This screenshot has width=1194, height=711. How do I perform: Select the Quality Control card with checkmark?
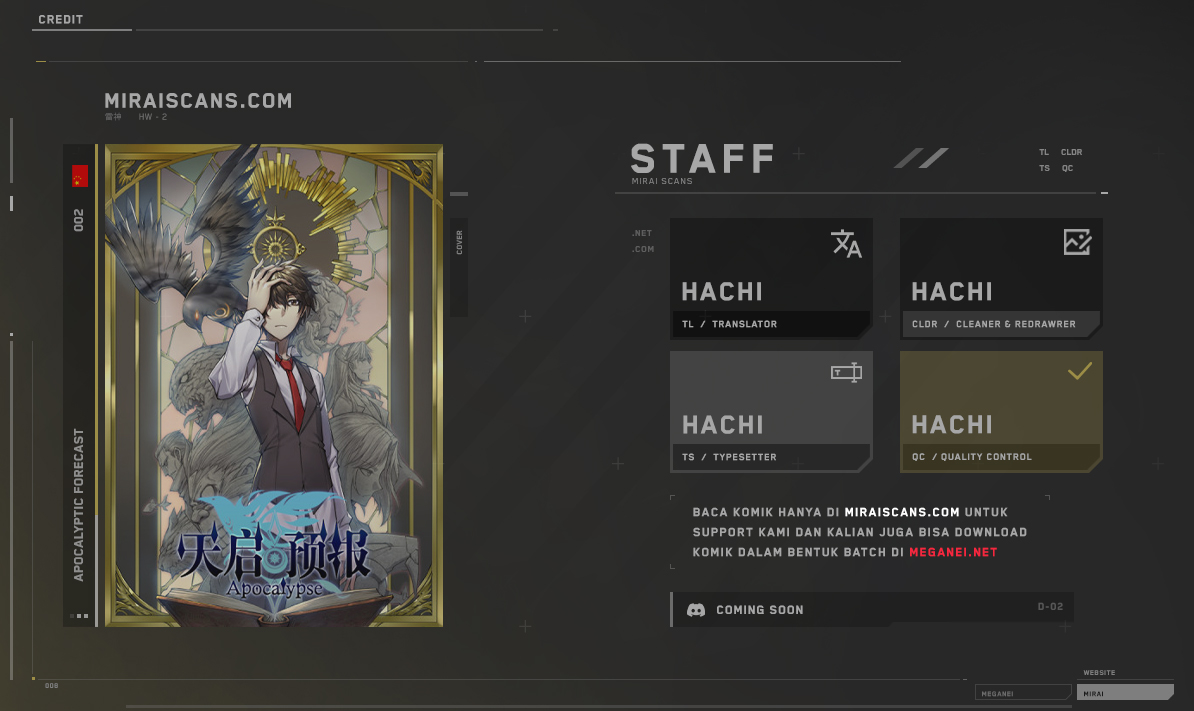1001,411
